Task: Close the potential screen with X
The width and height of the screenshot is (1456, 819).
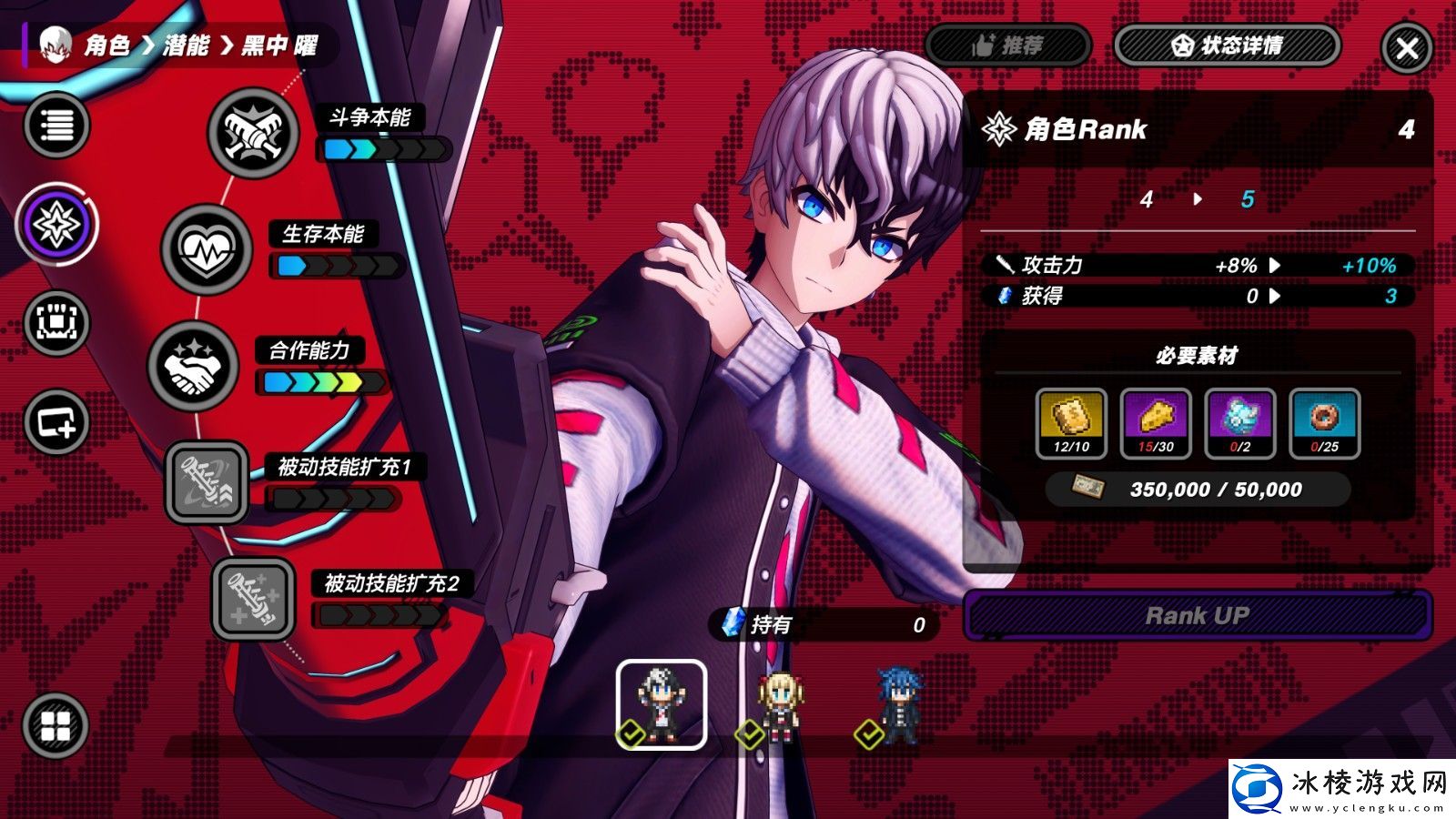Action: pos(1406,48)
